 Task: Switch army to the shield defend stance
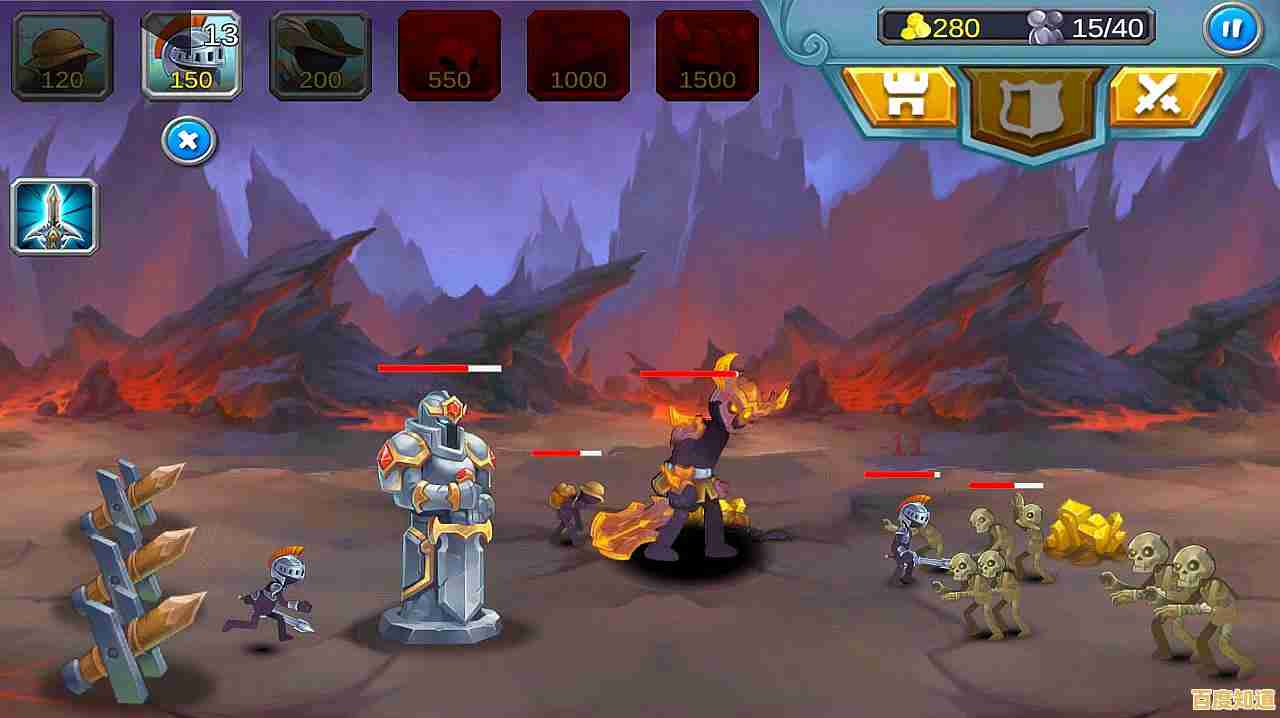pos(1033,105)
